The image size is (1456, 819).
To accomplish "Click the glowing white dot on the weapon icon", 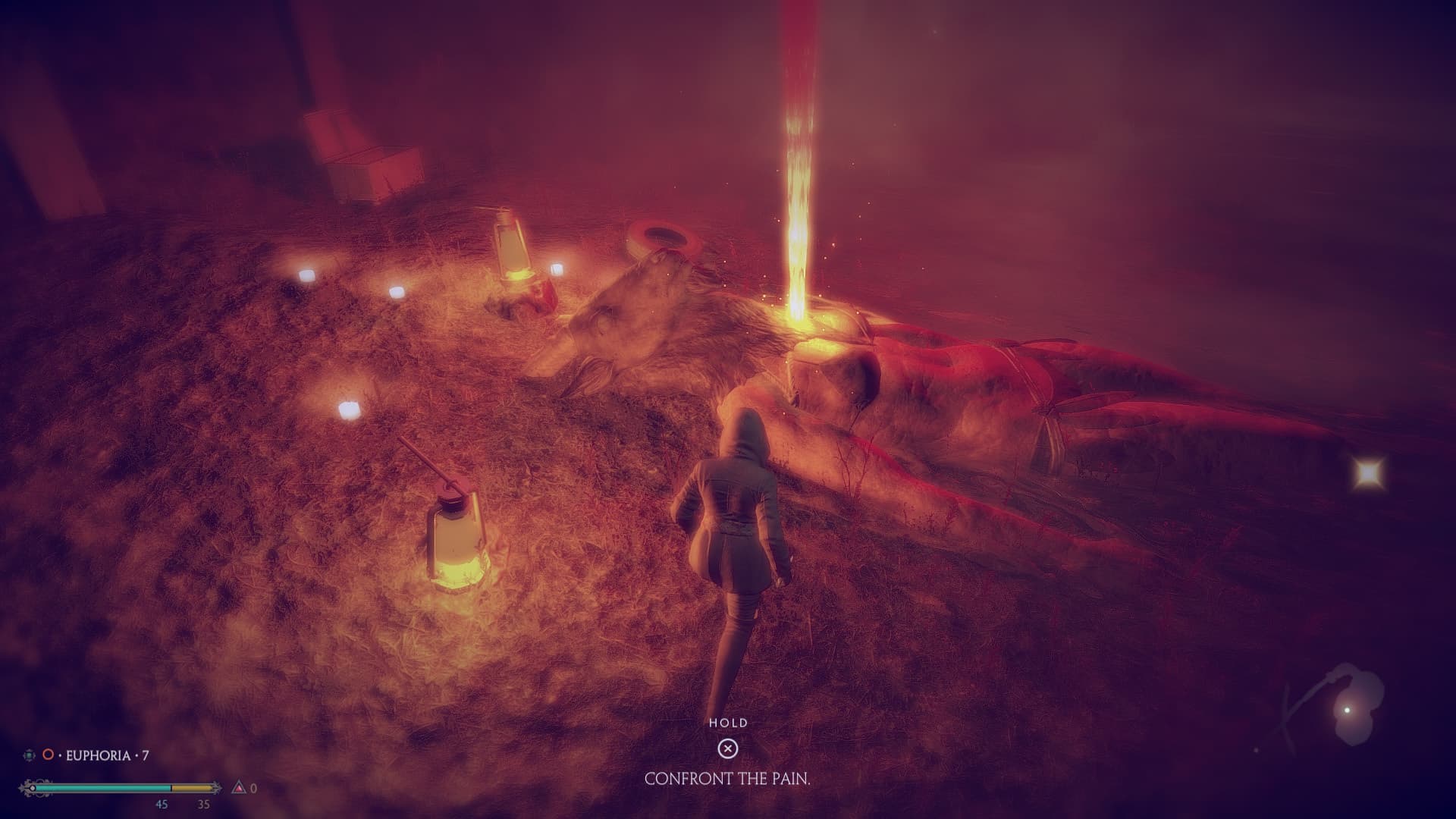I will (1348, 710).
